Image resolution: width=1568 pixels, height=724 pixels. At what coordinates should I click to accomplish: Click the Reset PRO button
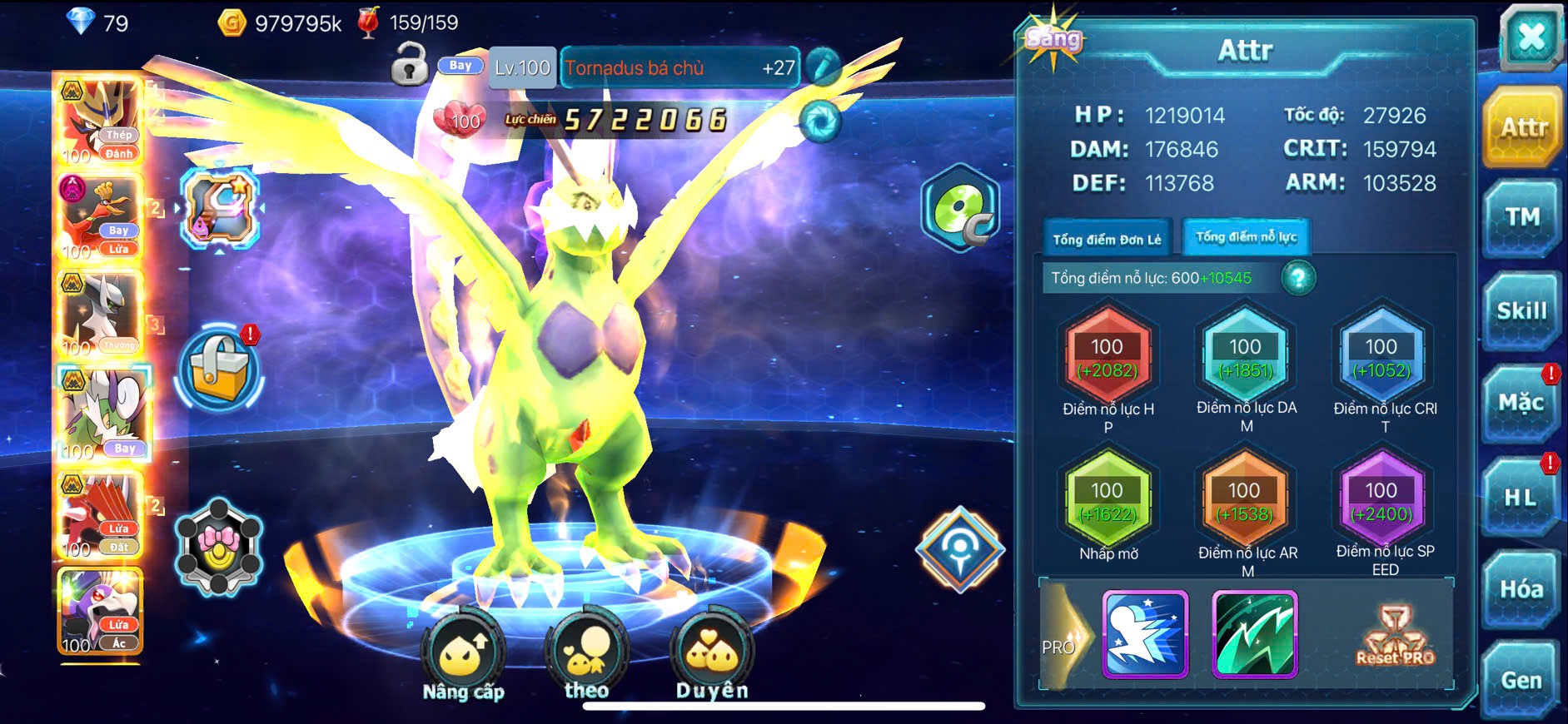coord(1395,637)
